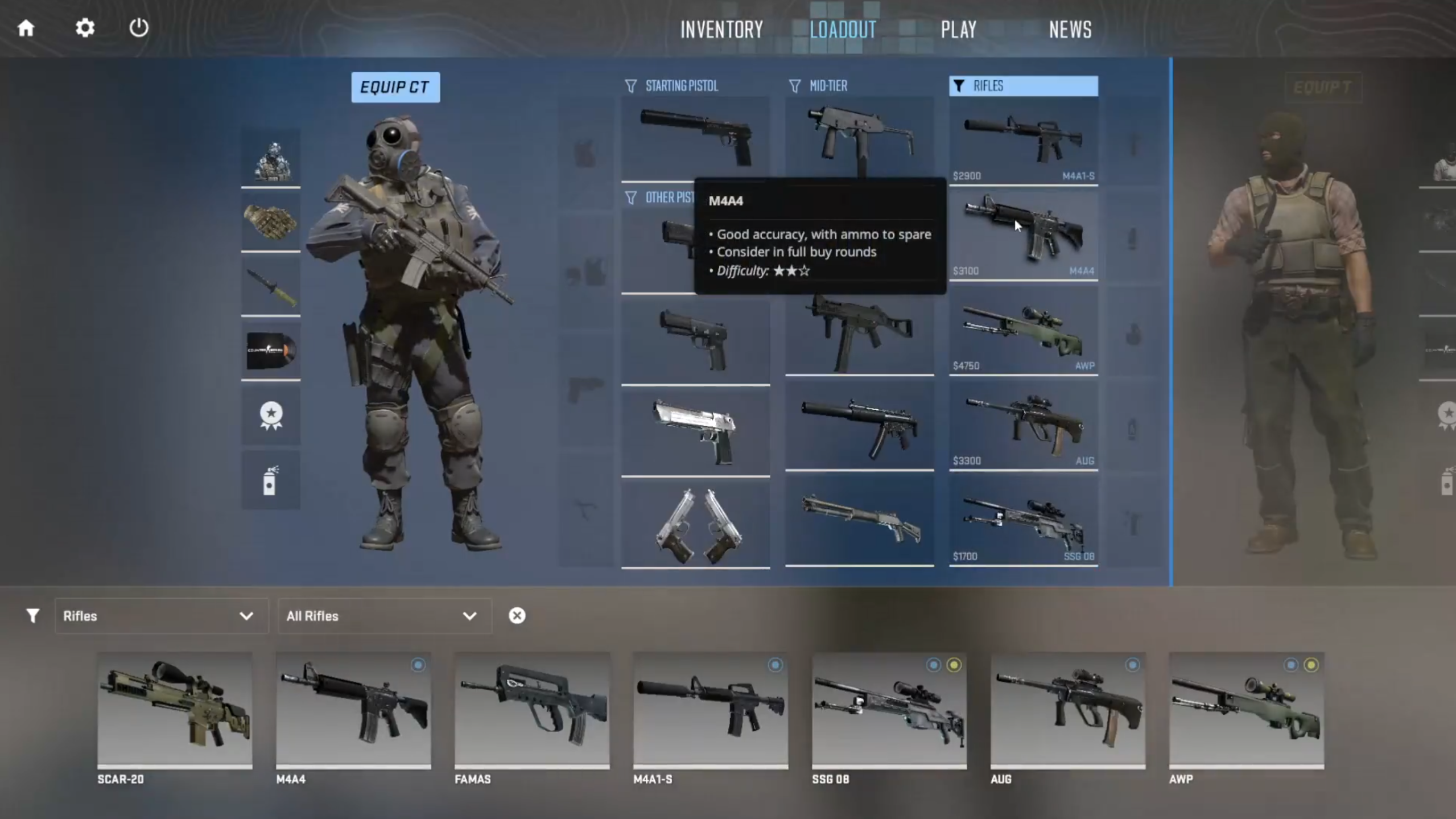The image size is (1456, 819).
Task: Click the medal display slot
Action: [x=271, y=415]
